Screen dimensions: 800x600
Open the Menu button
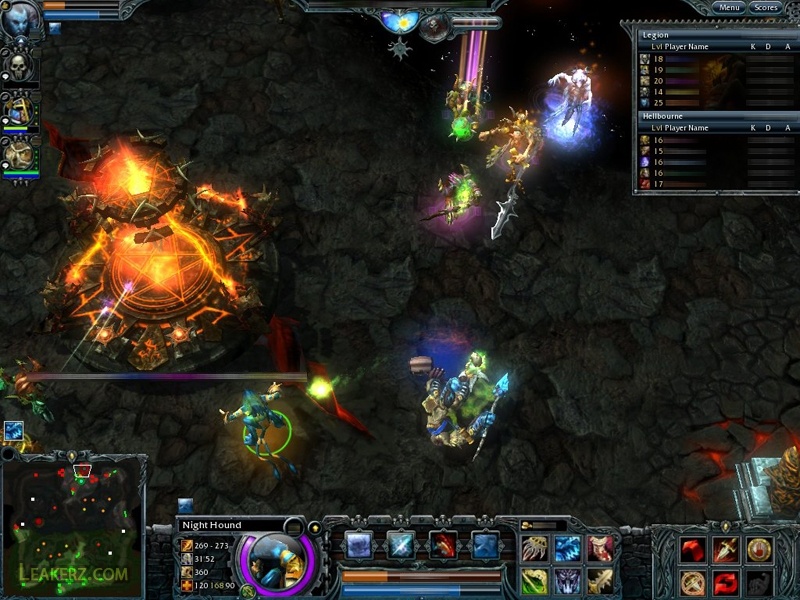tap(729, 8)
